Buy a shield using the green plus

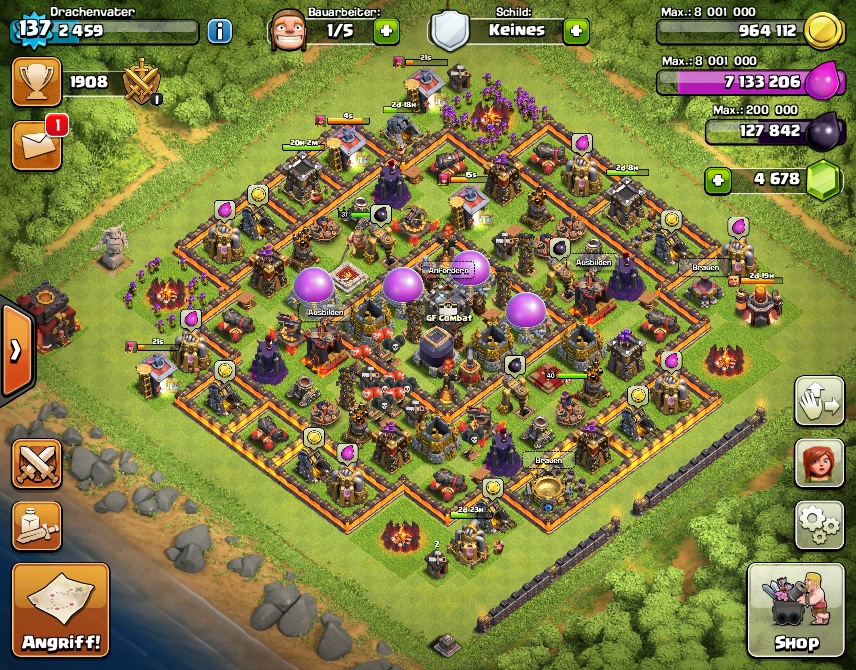tap(576, 31)
